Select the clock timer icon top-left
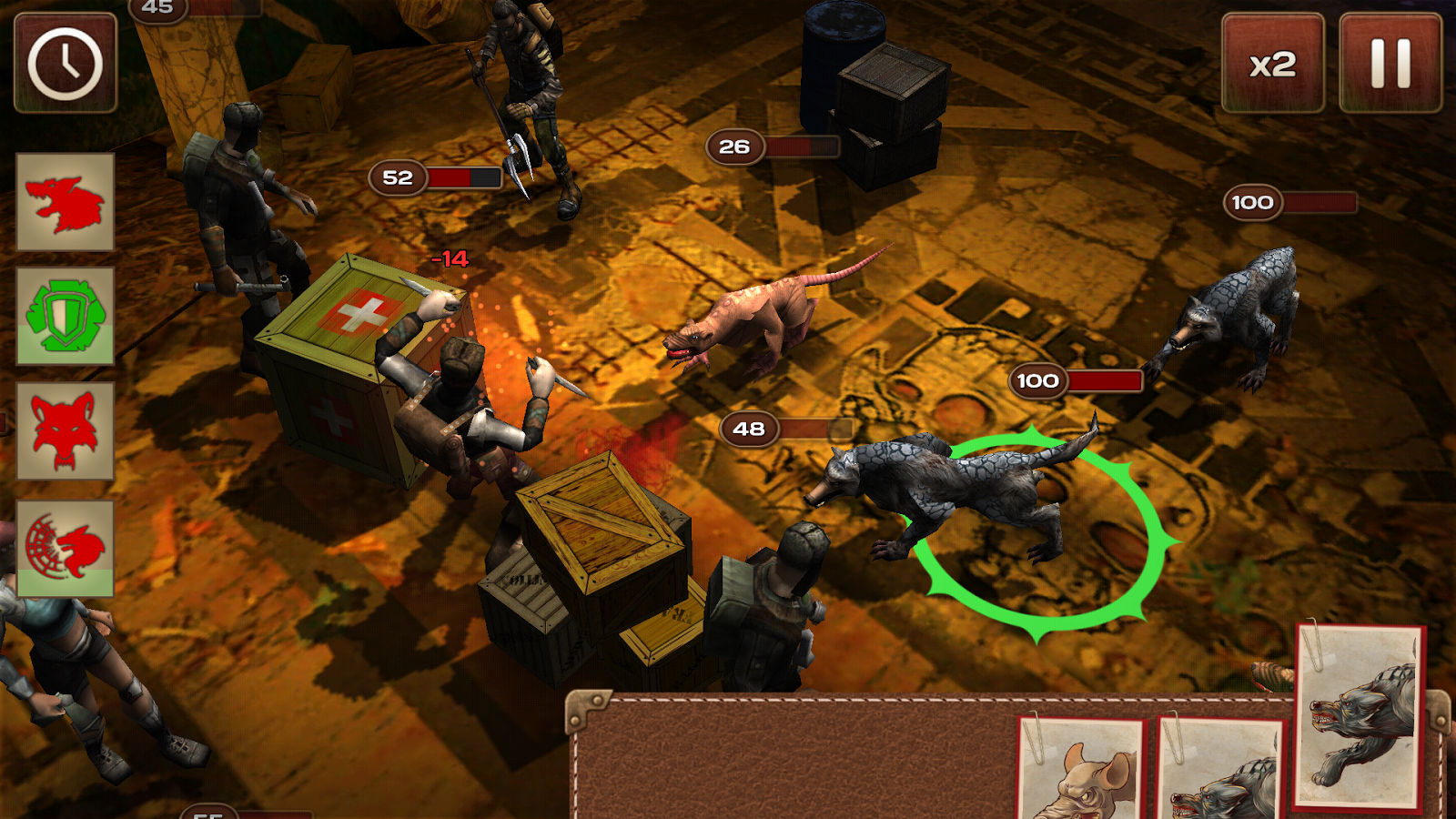Screen dimensions: 1456x819 click(x=64, y=64)
